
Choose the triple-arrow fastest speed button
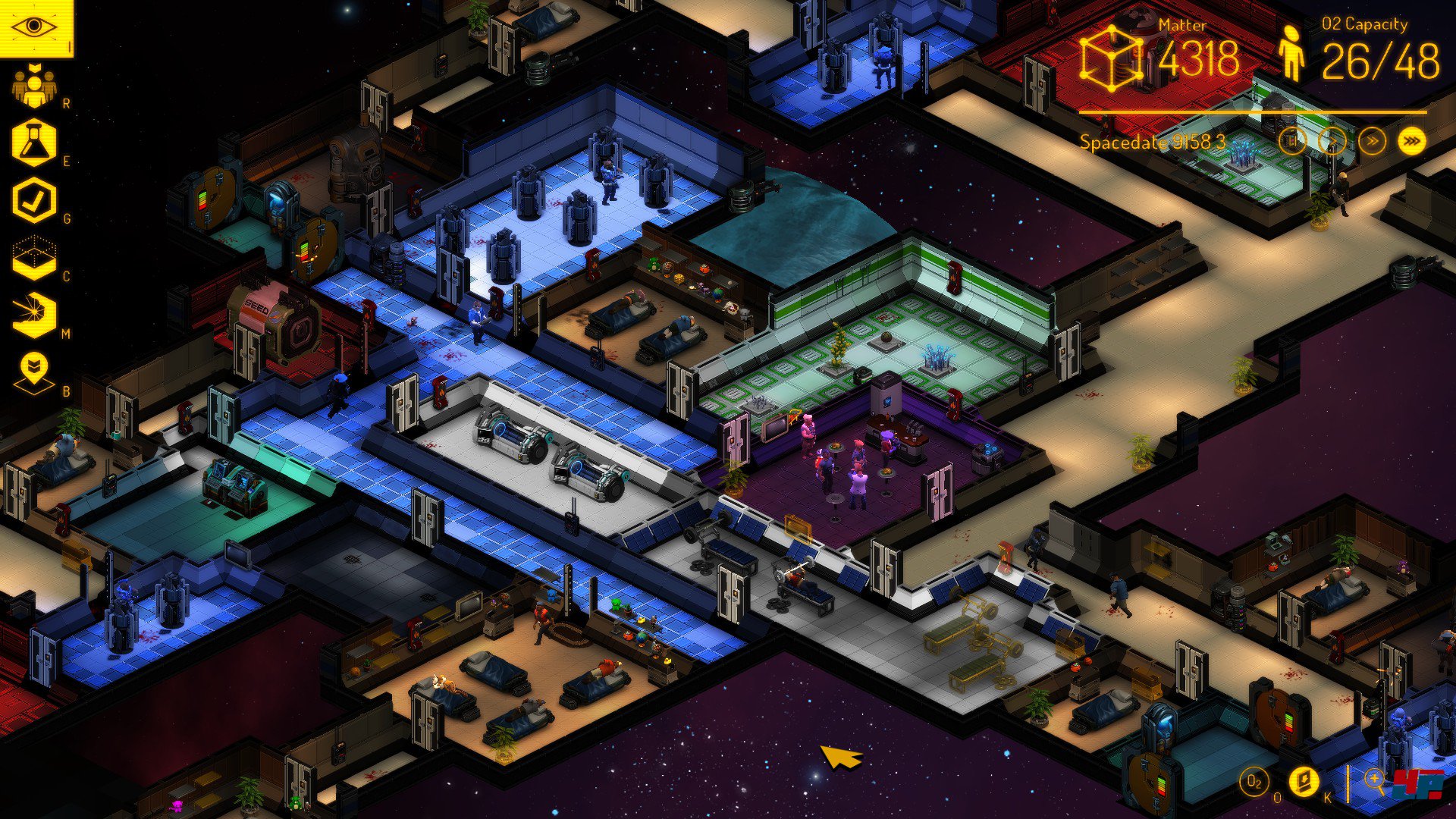(1411, 141)
